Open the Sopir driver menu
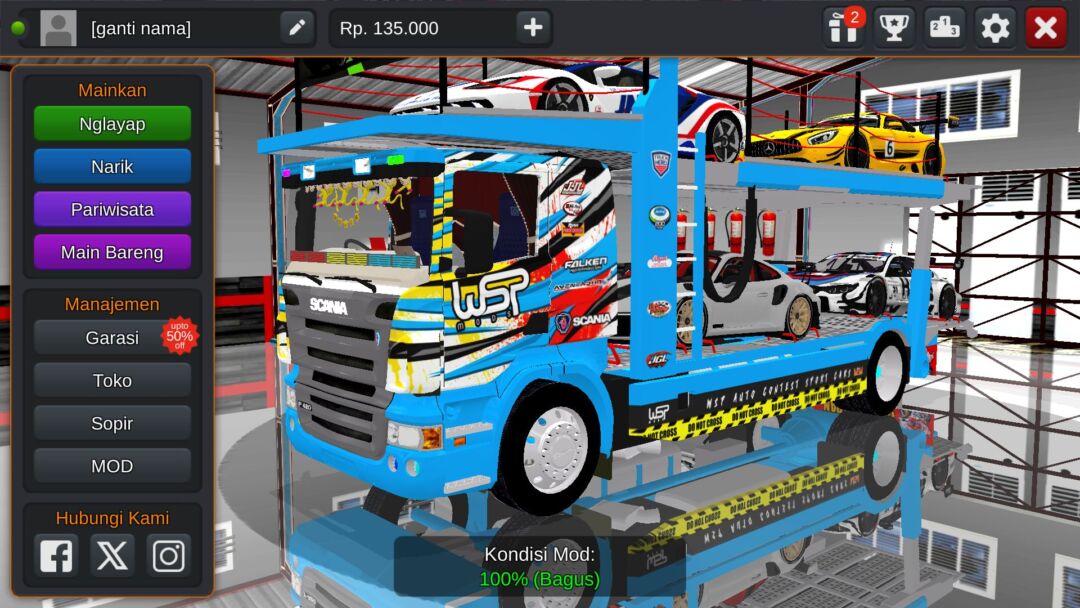 (112, 424)
